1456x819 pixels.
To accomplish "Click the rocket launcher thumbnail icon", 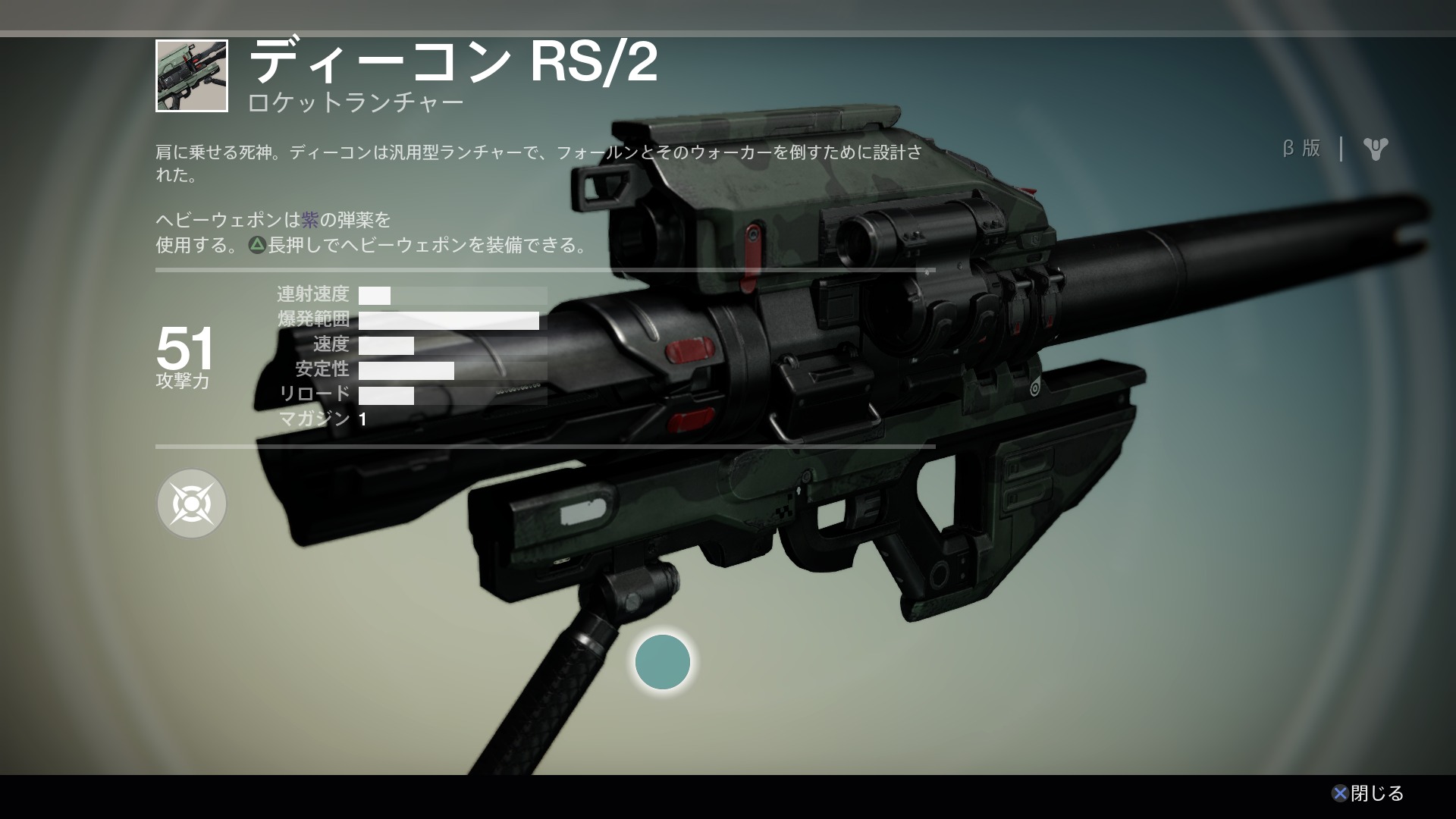I will [x=192, y=76].
